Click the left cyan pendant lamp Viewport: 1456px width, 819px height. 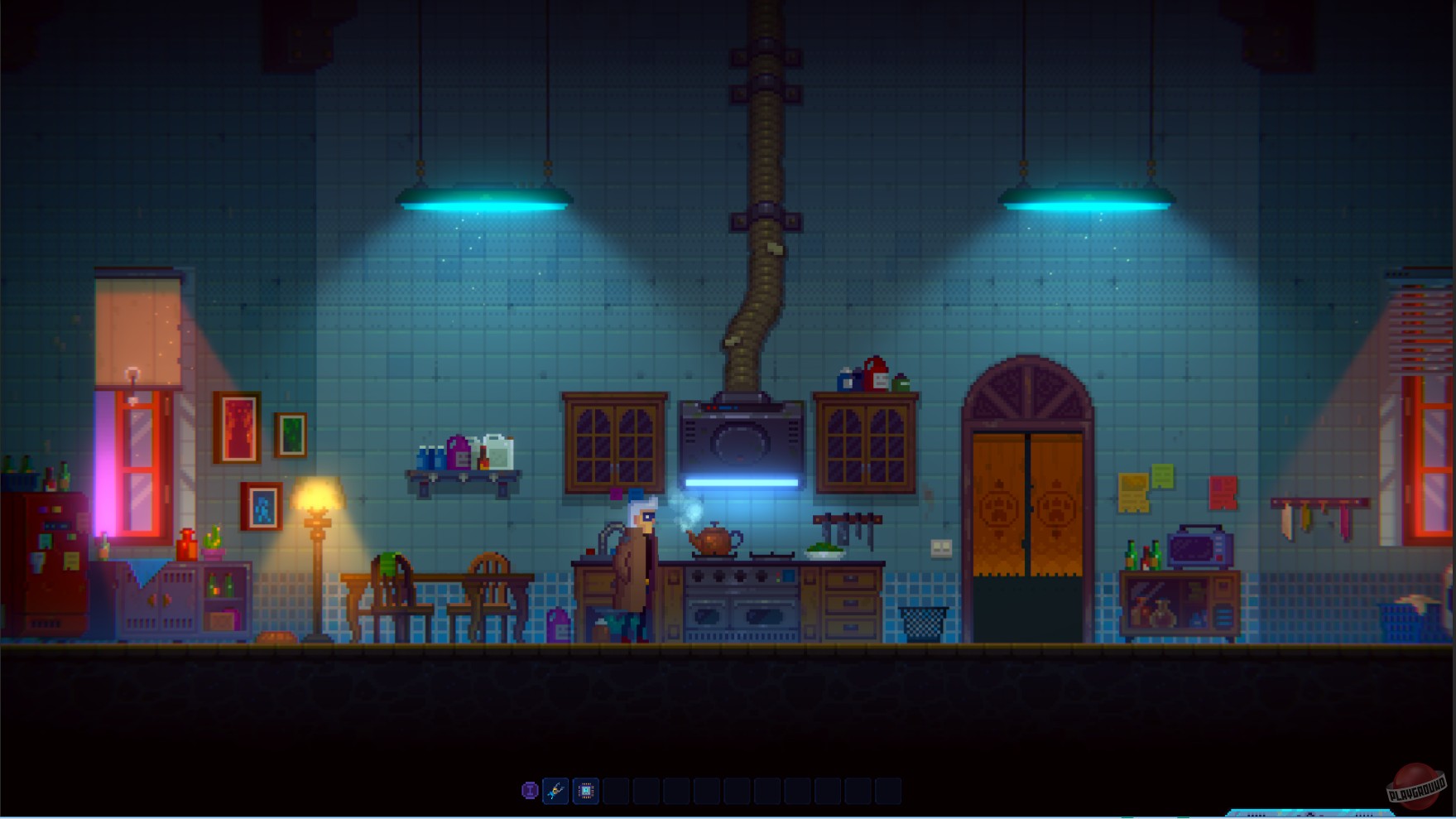(x=484, y=199)
